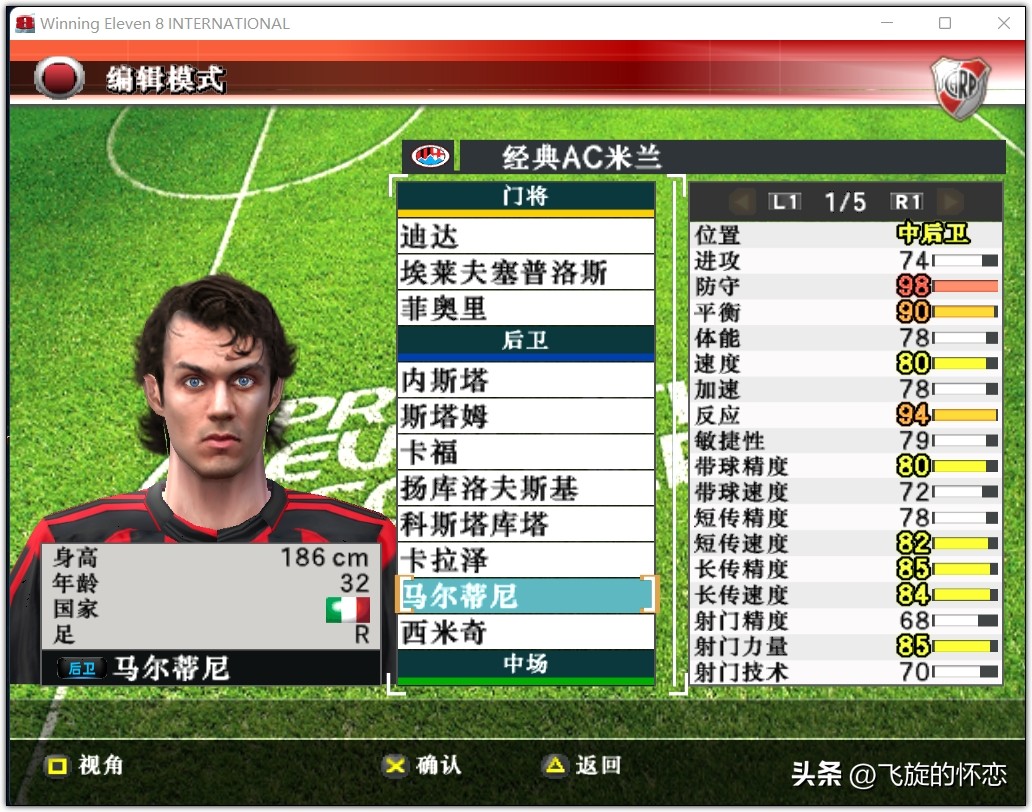
Task: Go to next stats page arrow
Action: [949, 202]
